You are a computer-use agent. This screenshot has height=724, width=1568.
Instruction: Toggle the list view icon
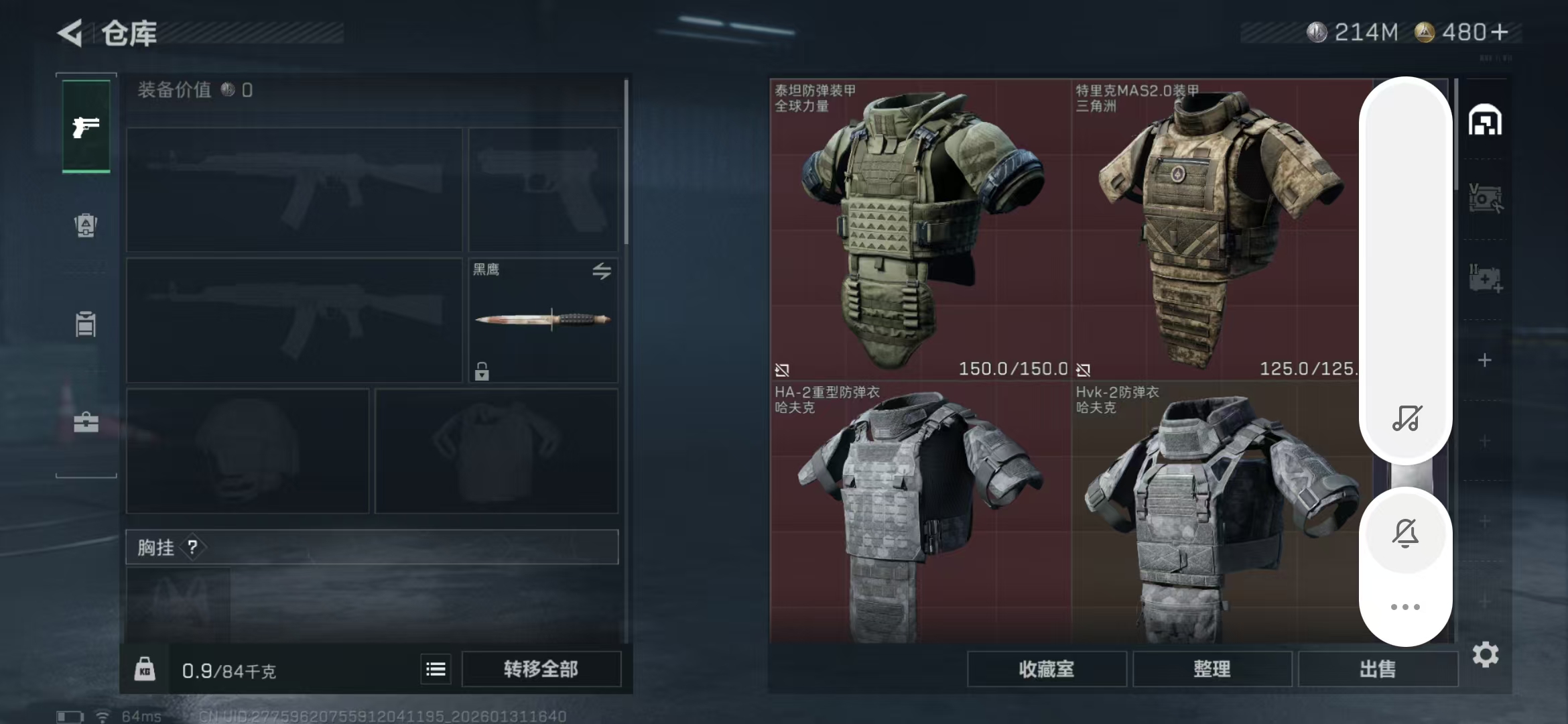click(436, 669)
